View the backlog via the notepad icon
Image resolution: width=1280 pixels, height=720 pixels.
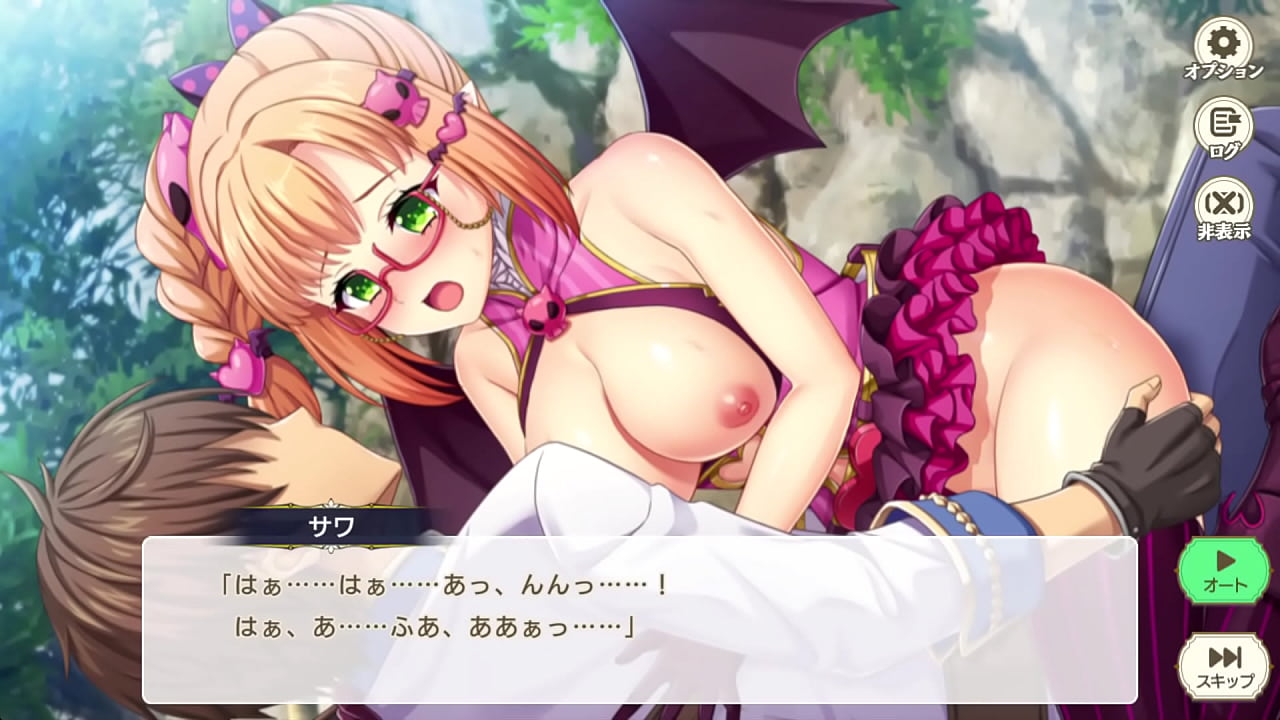point(1224,122)
